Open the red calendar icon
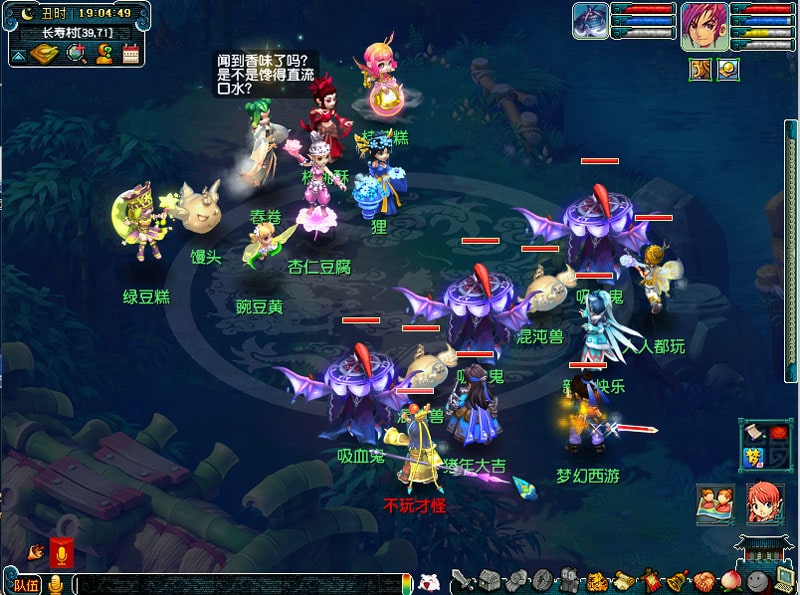Image resolution: width=800 pixels, height=595 pixels. (129, 54)
